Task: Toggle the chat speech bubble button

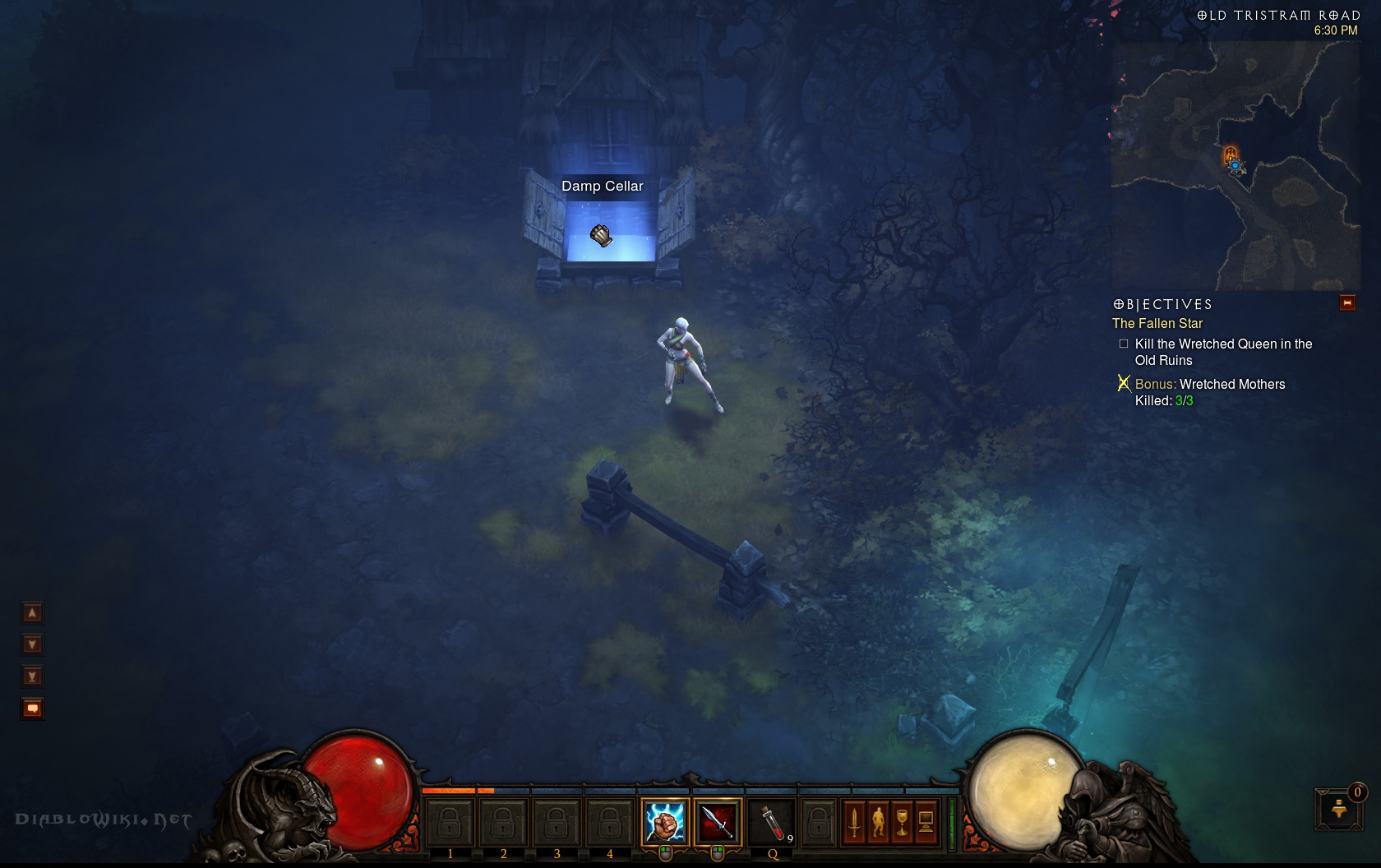Action: 33,708
